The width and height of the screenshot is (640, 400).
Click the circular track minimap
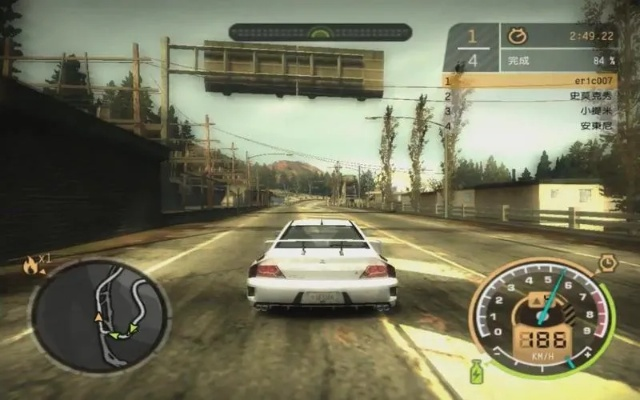(100, 316)
